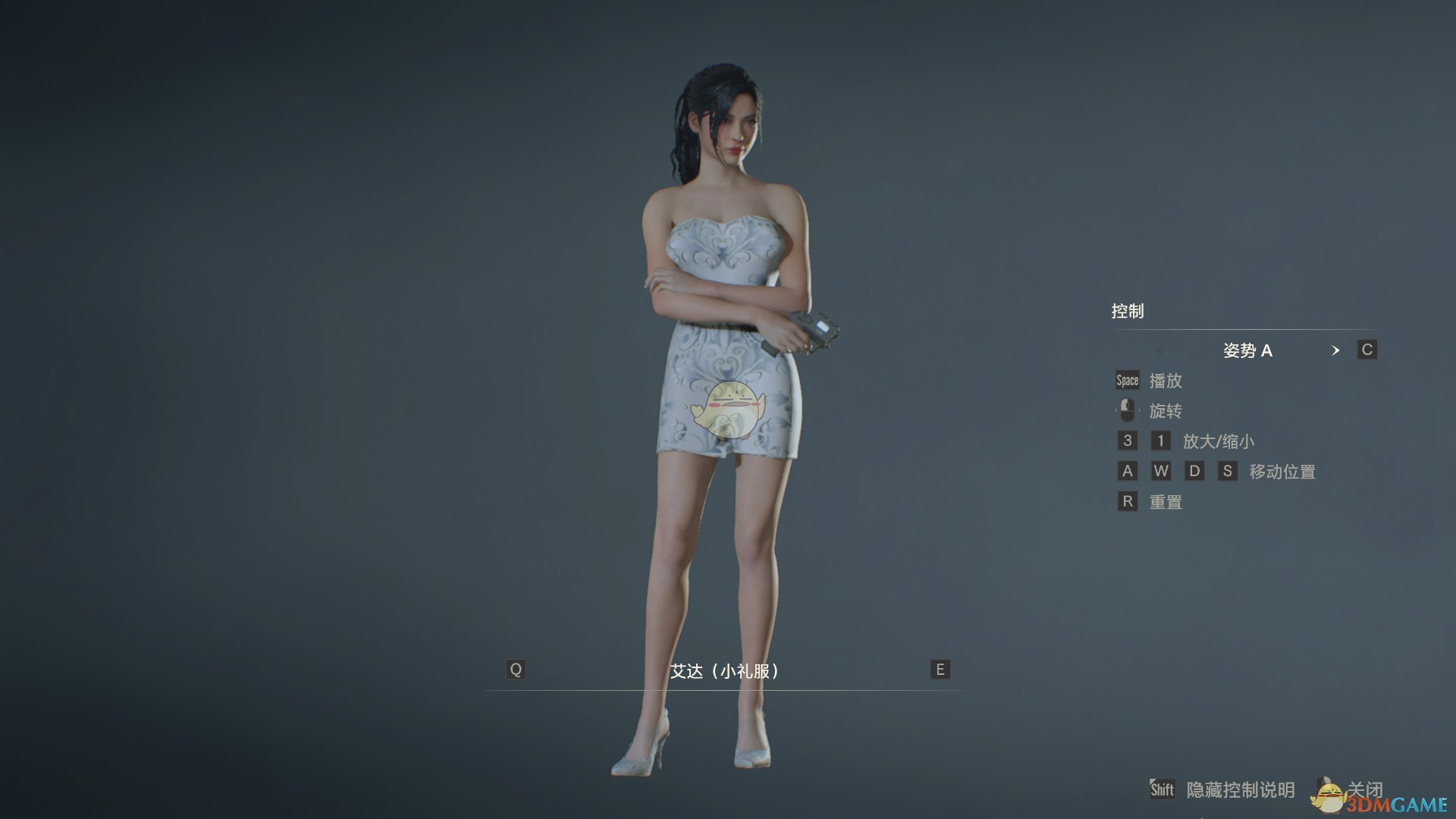This screenshot has height=819, width=1456.
Task: Click the 1 key icon for zooming out
Action: (1160, 441)
